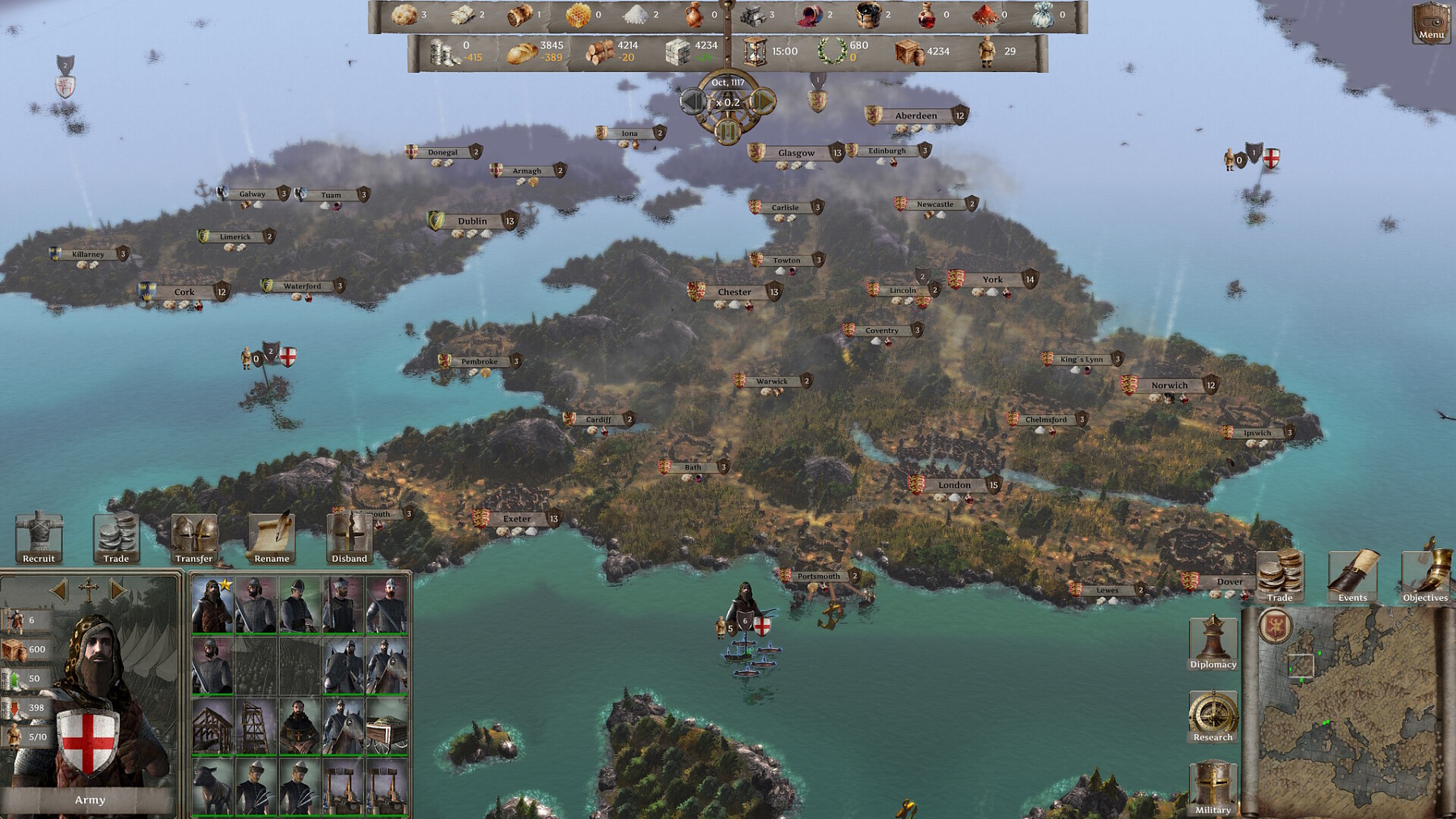Viewport: 1456px width, 819px height.
Task: Recruit new units for the army
Action: pyautogui.click(x=39, y=538)
